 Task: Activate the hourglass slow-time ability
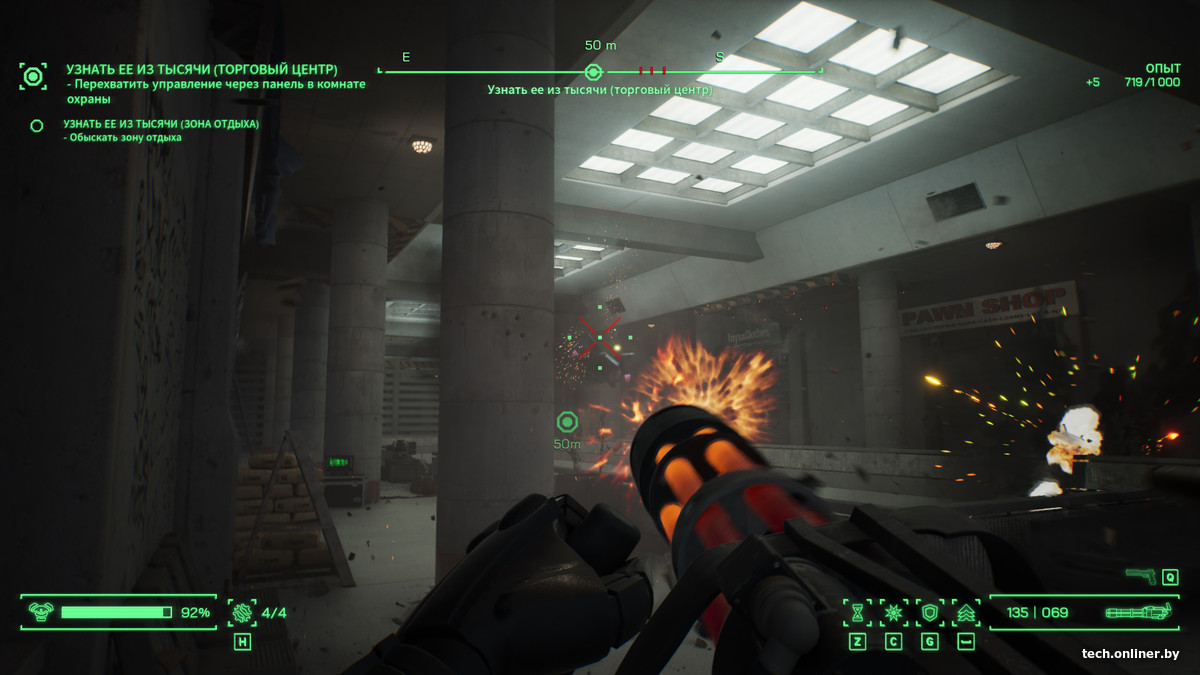click(x=857, y=612)
